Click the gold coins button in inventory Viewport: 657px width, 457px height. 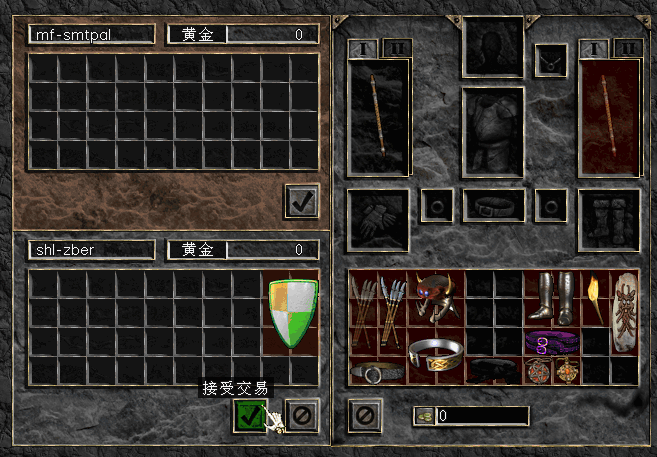[x=424, y=415]
